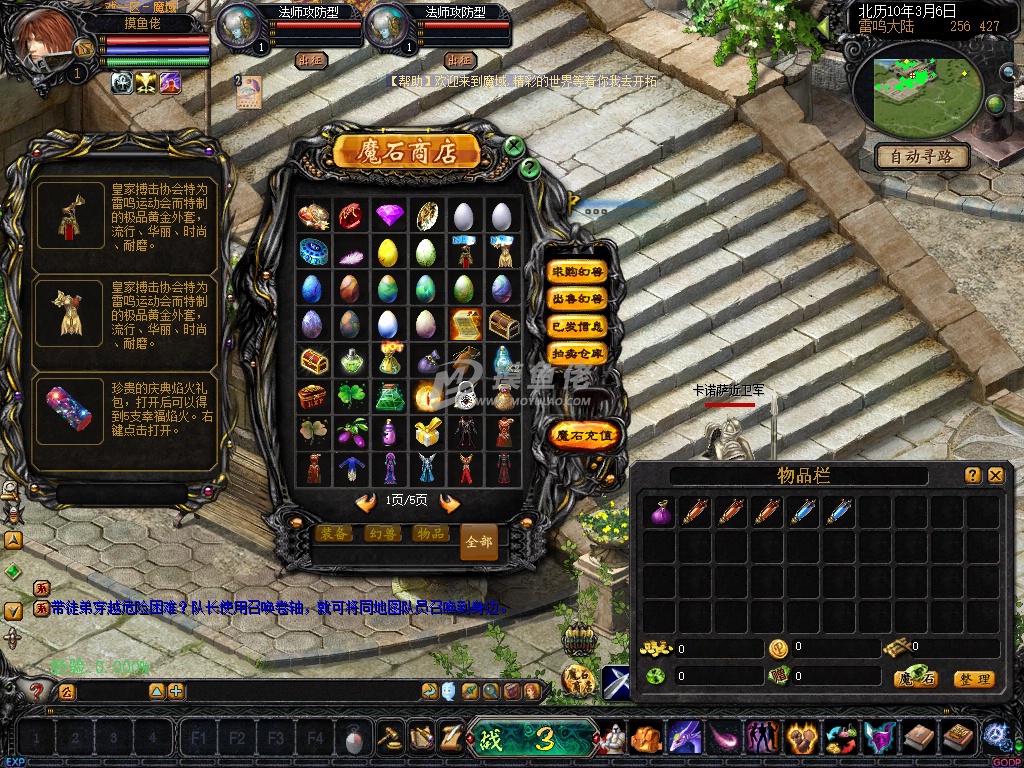
Task: Open 拍卖仓库 auction warehouse
Action: 578,353
